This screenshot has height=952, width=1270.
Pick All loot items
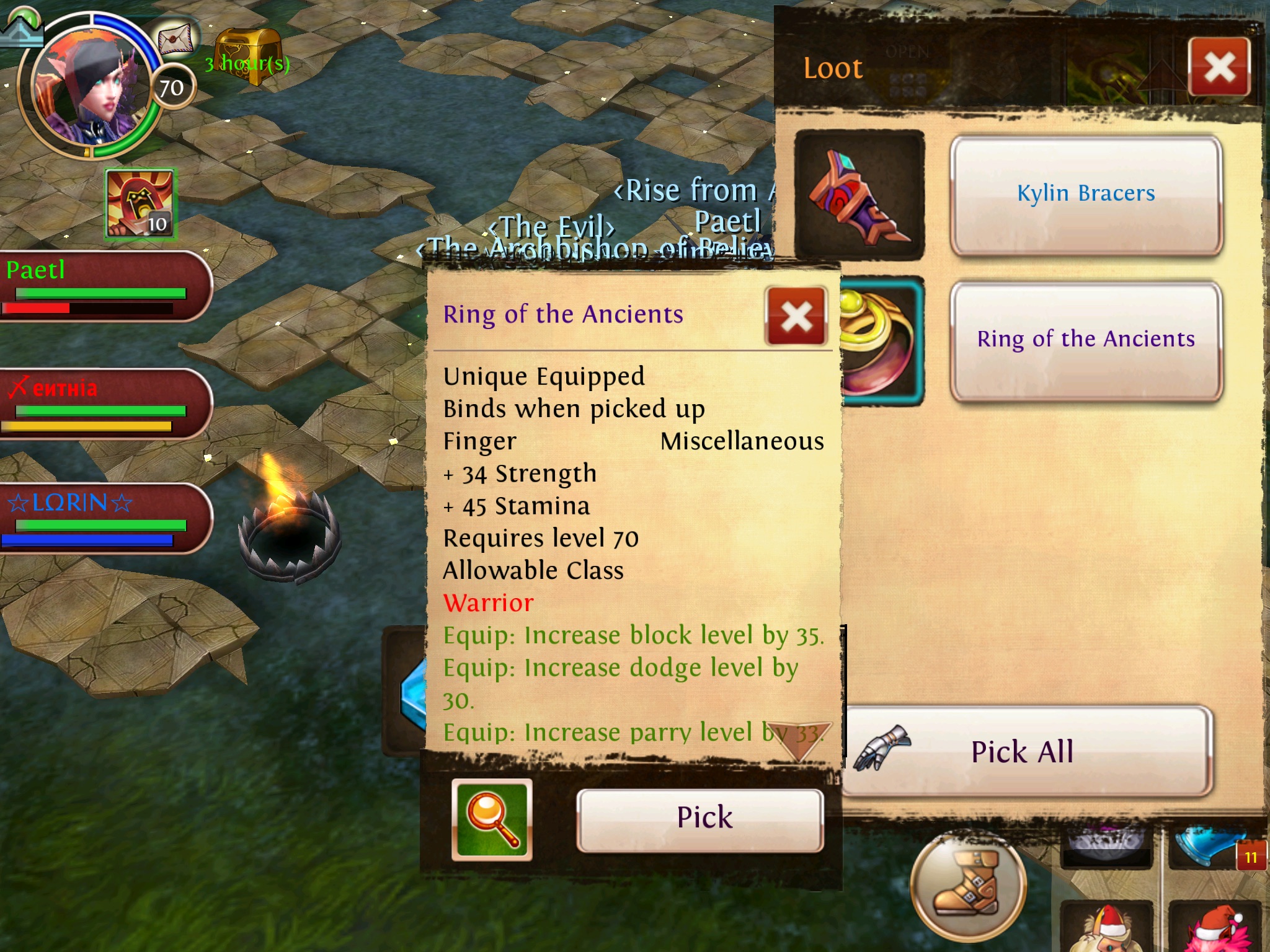[x=1023, y=752]
